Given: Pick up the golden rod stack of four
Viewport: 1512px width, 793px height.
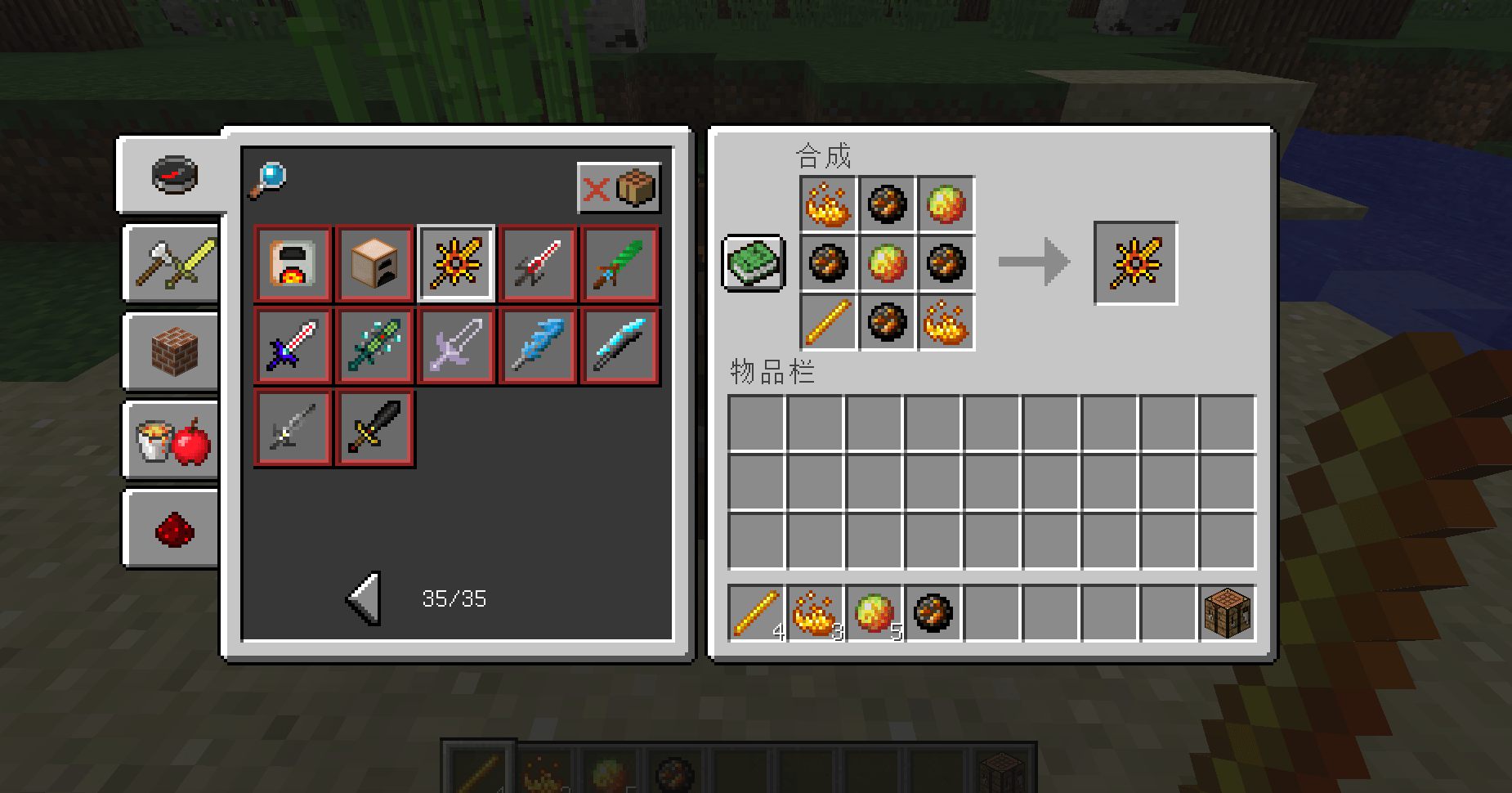Looking at the screenshot, I should (x=757, y=613).
